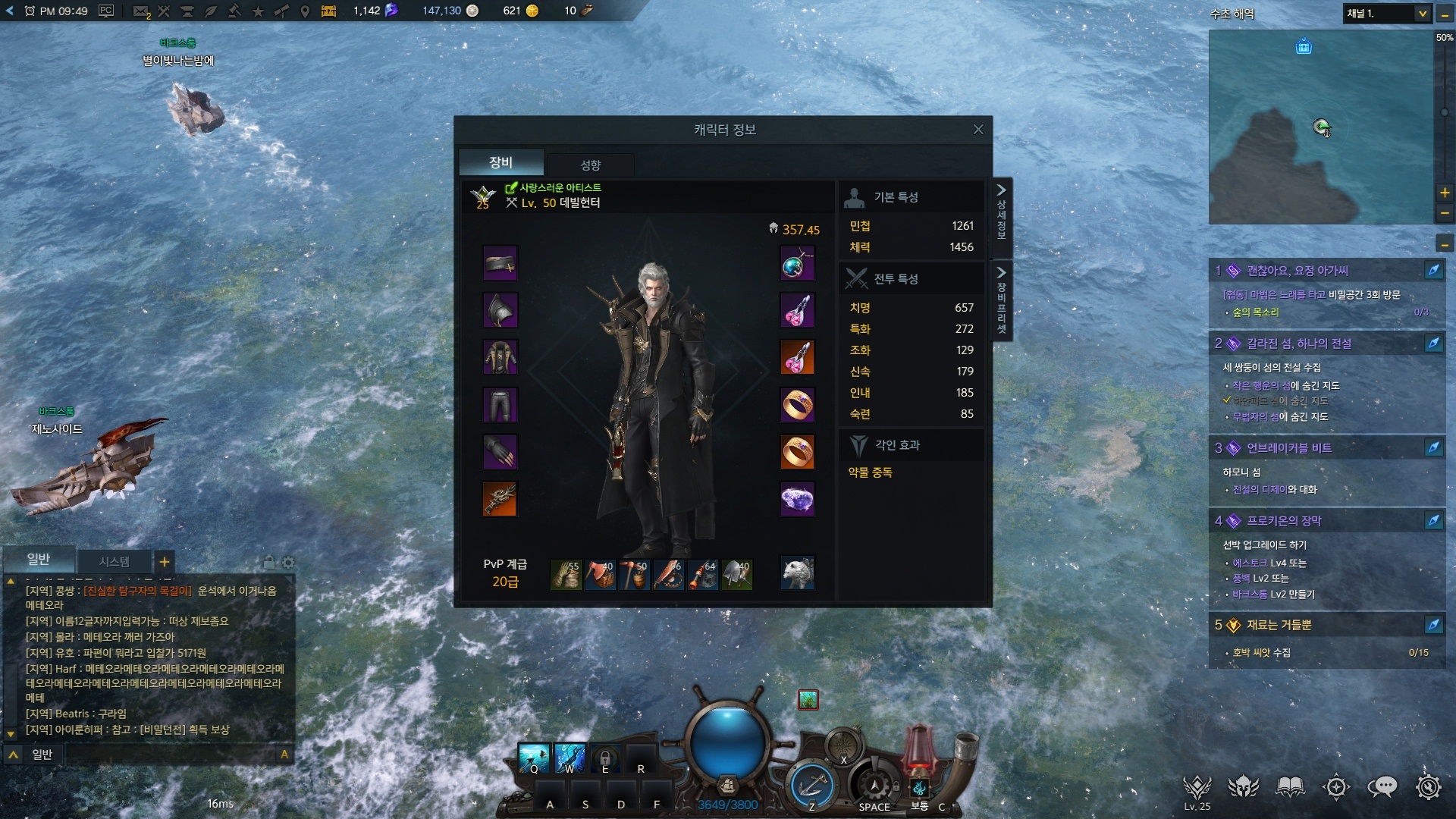The image size is (1456, 819).
Task: Close the character info window
Action: pyautogui.click(x=978, y=130)
